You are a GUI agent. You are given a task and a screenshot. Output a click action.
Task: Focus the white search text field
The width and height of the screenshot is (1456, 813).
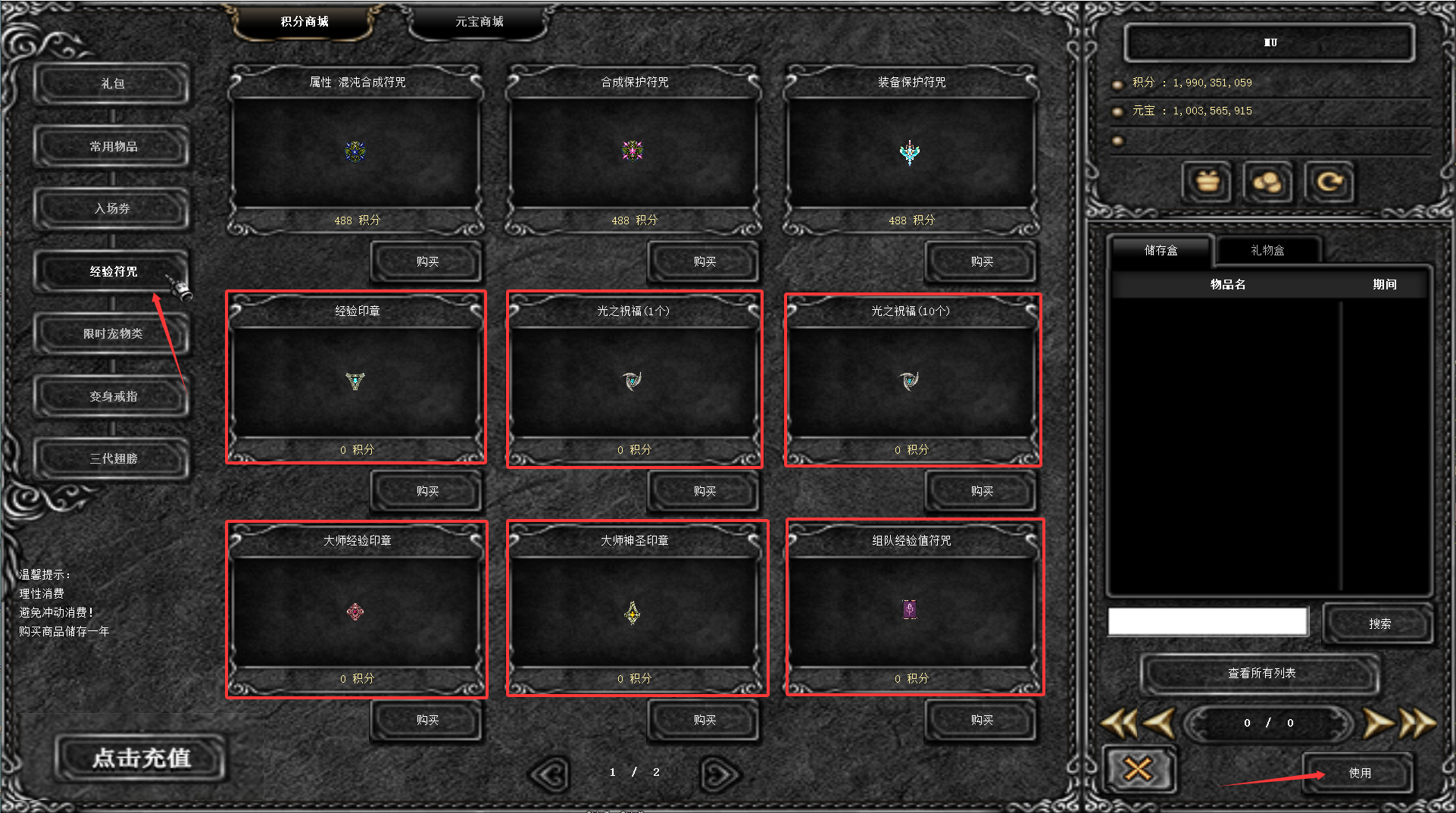click(x=1208, y=621)
